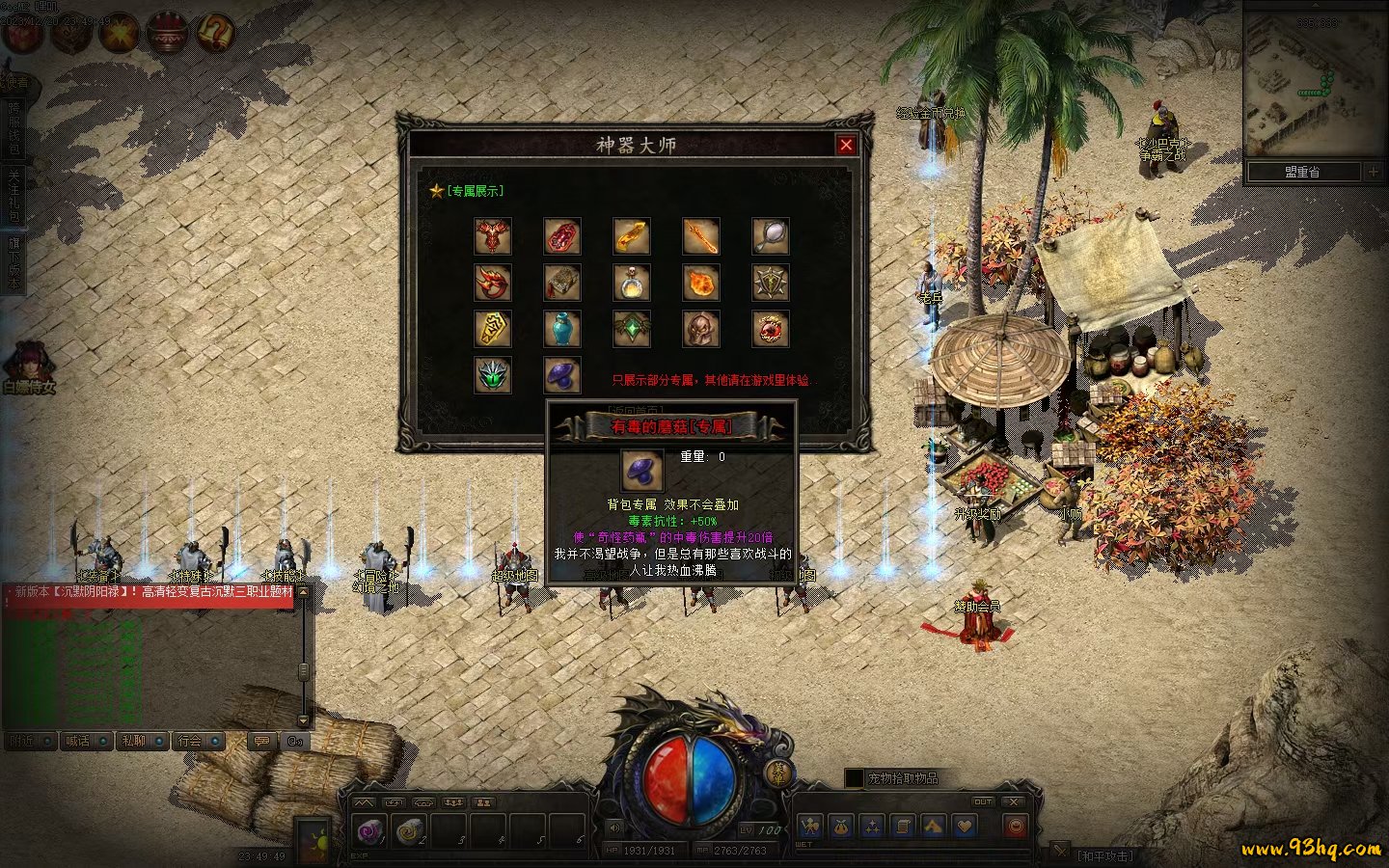Choose the teal vase item
Image resolution: width=1389 pixels, height=868 pixels.
point(561,328)
